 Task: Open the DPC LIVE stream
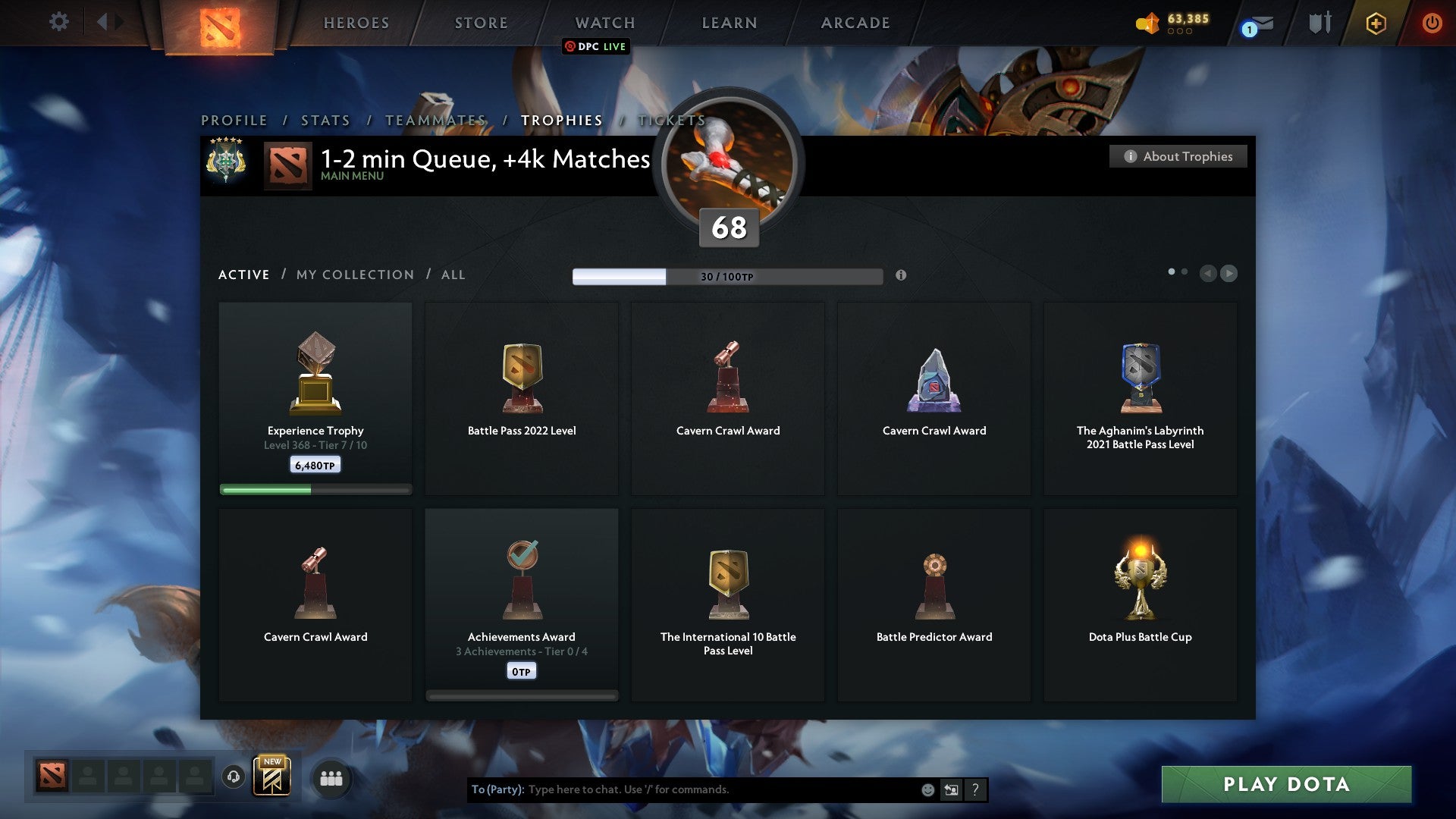596,46
